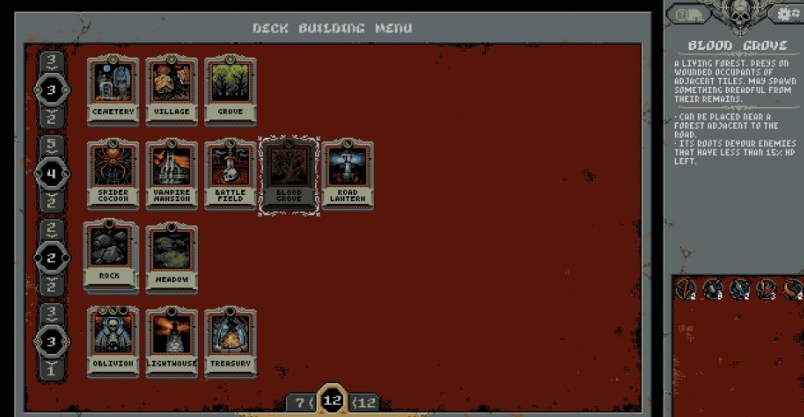Click the highlighted Blood Grove card
The width and height of the screenshot is (804, 417).
[x=289, y=175]
